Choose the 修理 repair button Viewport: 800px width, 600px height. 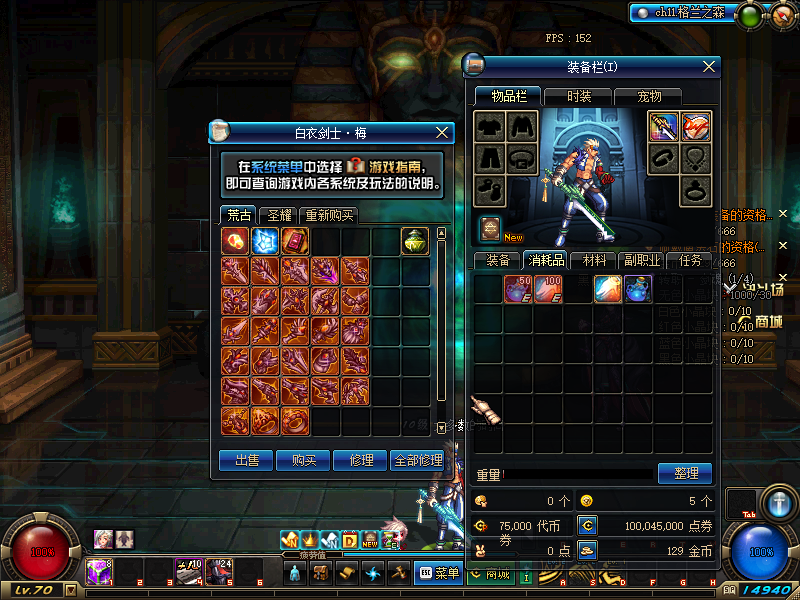click(360, 460)
